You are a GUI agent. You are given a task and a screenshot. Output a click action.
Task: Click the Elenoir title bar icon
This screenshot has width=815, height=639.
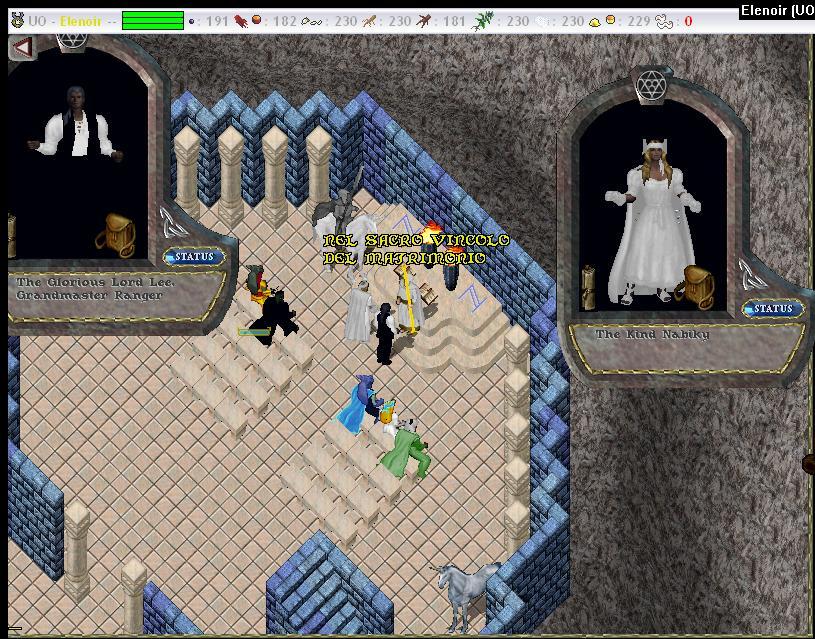(15, 21)
